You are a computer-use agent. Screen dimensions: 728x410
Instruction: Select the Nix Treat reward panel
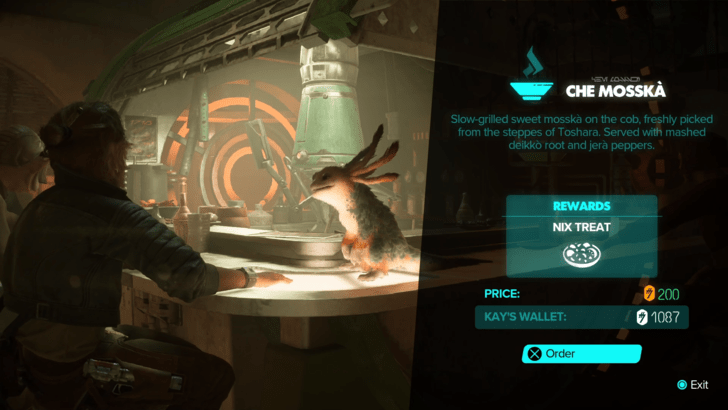[581, 236]
